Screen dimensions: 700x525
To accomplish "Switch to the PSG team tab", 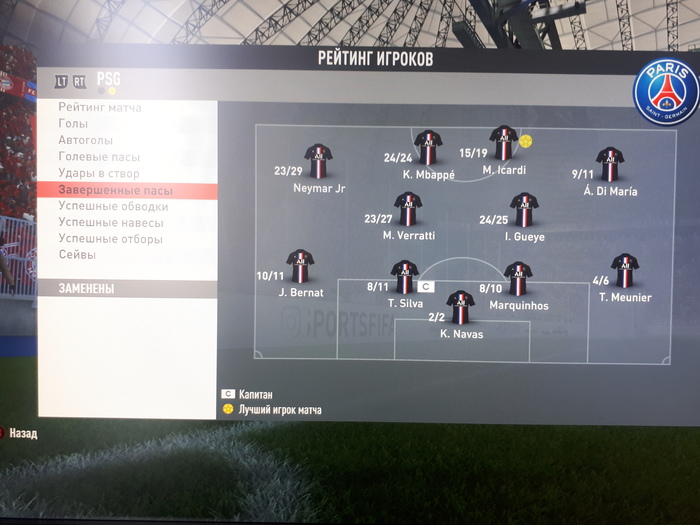I will coord(108,80).
